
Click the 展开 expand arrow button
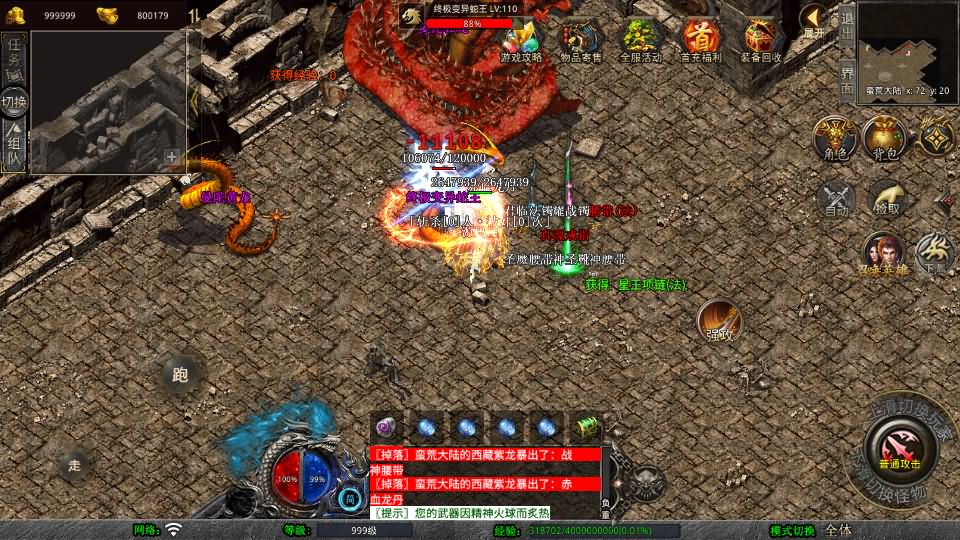point(814,20)
